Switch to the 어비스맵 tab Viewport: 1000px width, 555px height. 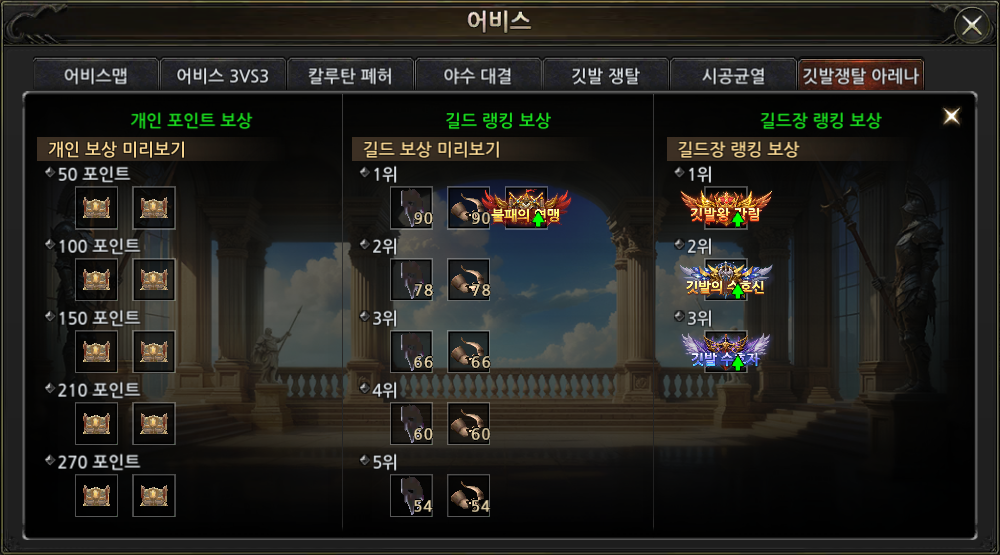[96, 76]
